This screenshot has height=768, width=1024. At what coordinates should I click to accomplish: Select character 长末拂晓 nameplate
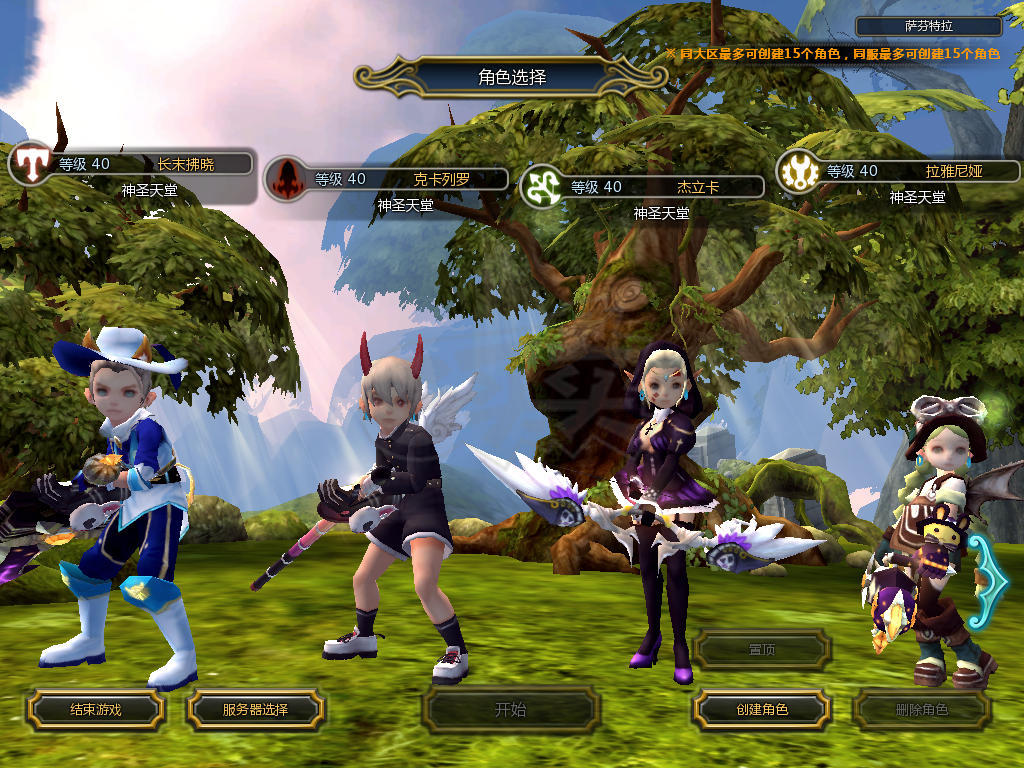tap(150, 164)
